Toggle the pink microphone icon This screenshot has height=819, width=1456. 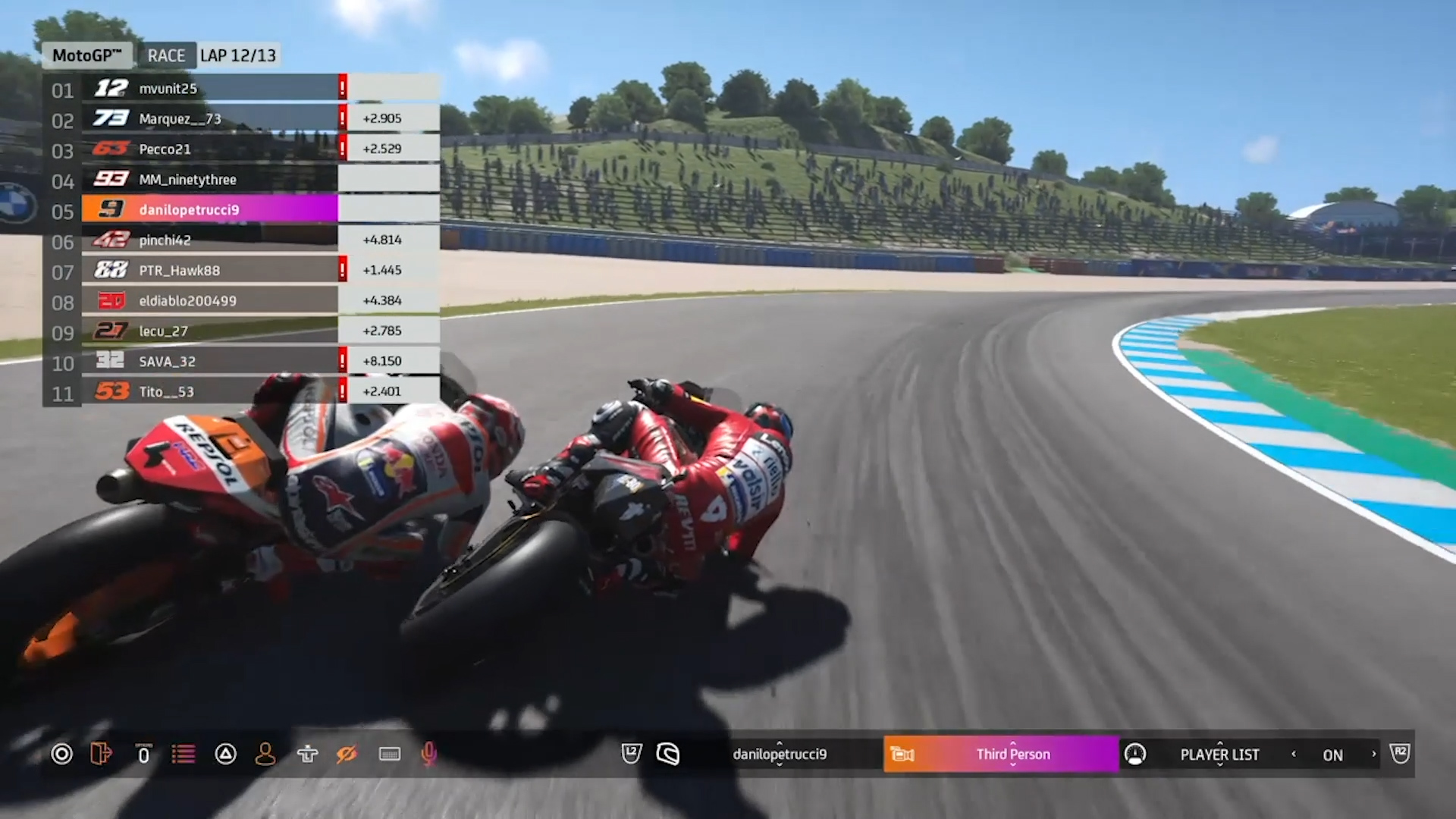pyautogui.click(x=428, y=754)
